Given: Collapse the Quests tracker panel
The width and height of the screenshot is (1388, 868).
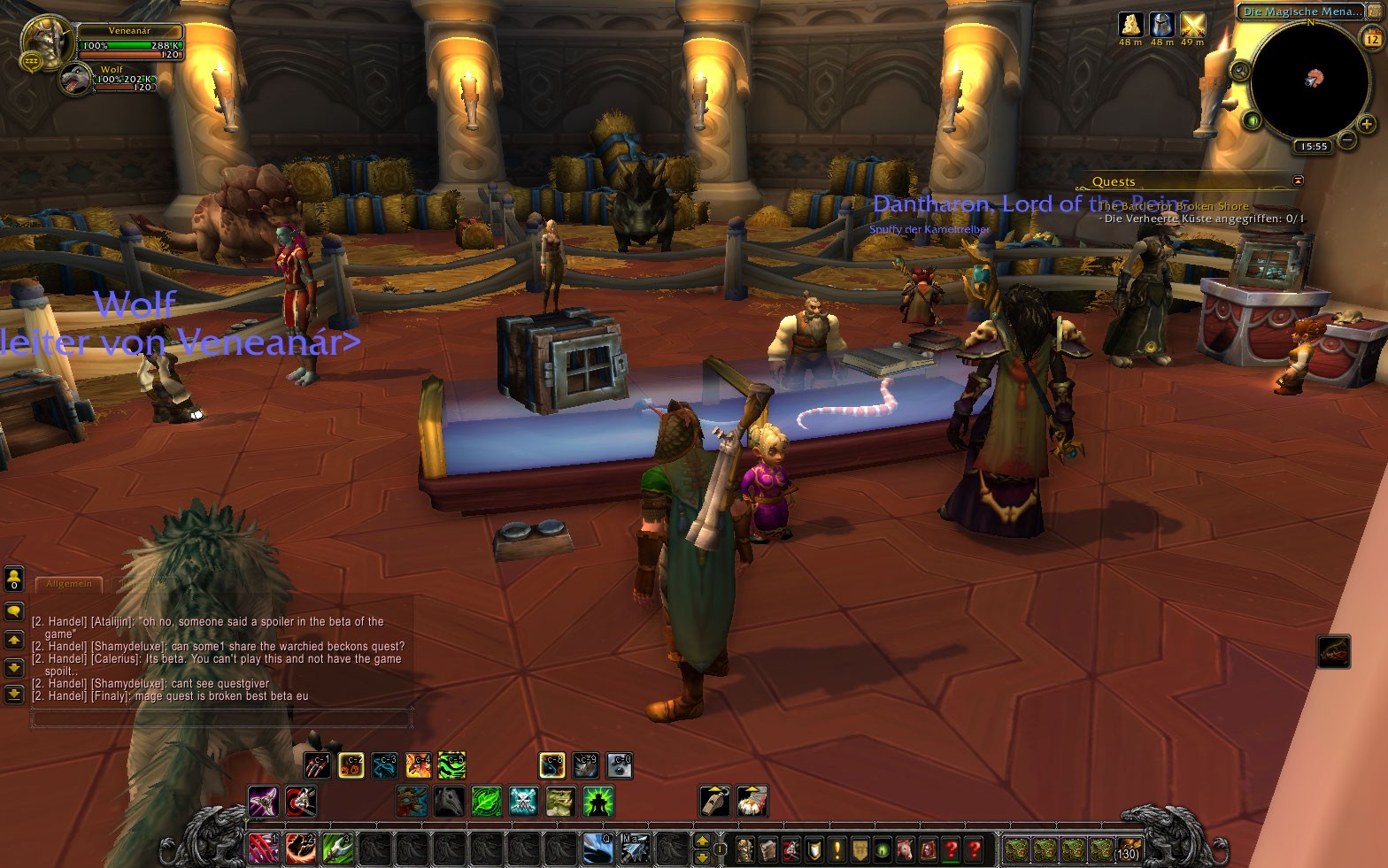Looking at the screenshot, I should click(x=1298, y=181).
